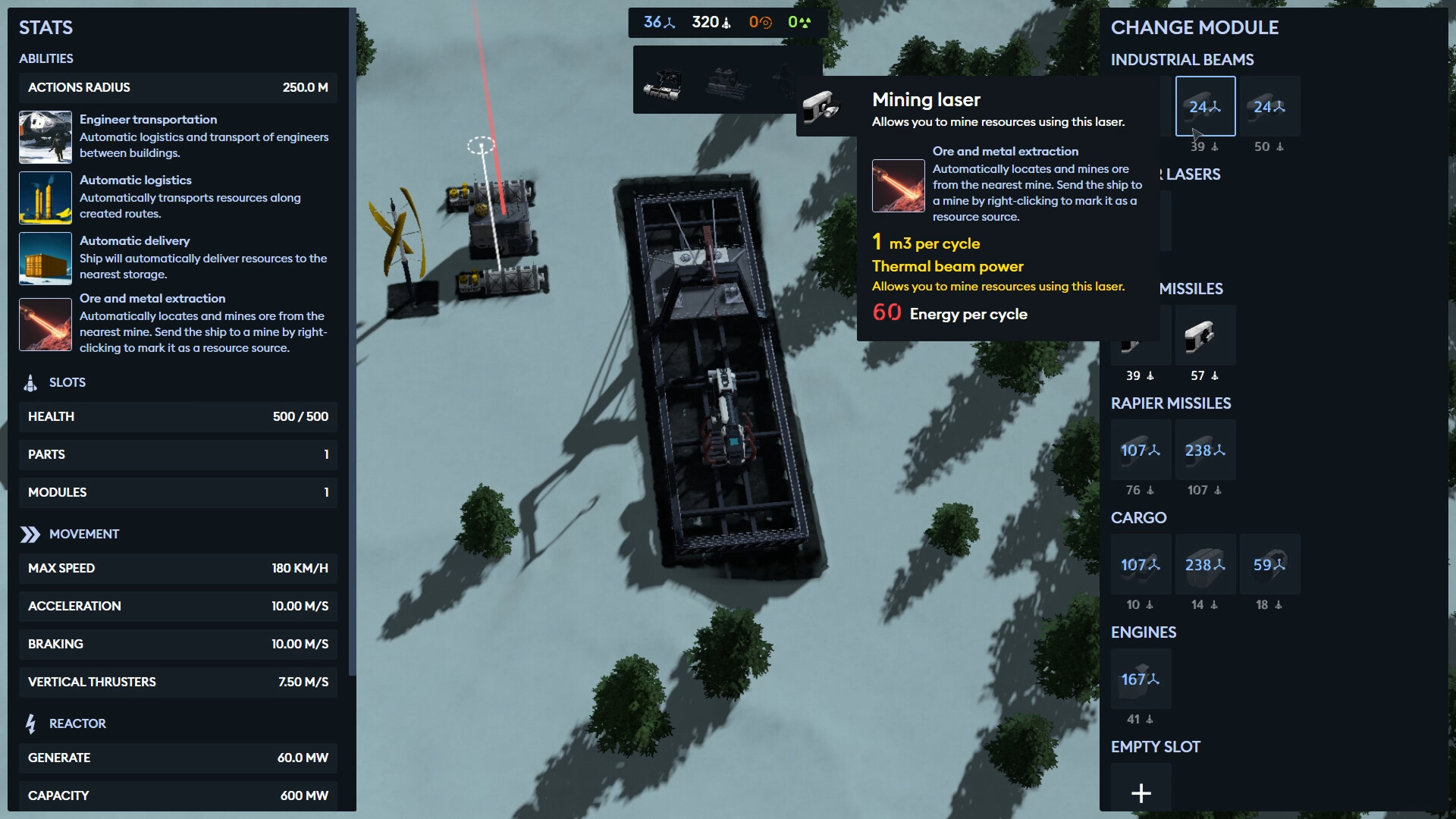Select the Engineer transportation ability icon
1456x819 pixels.
(45, 137)
